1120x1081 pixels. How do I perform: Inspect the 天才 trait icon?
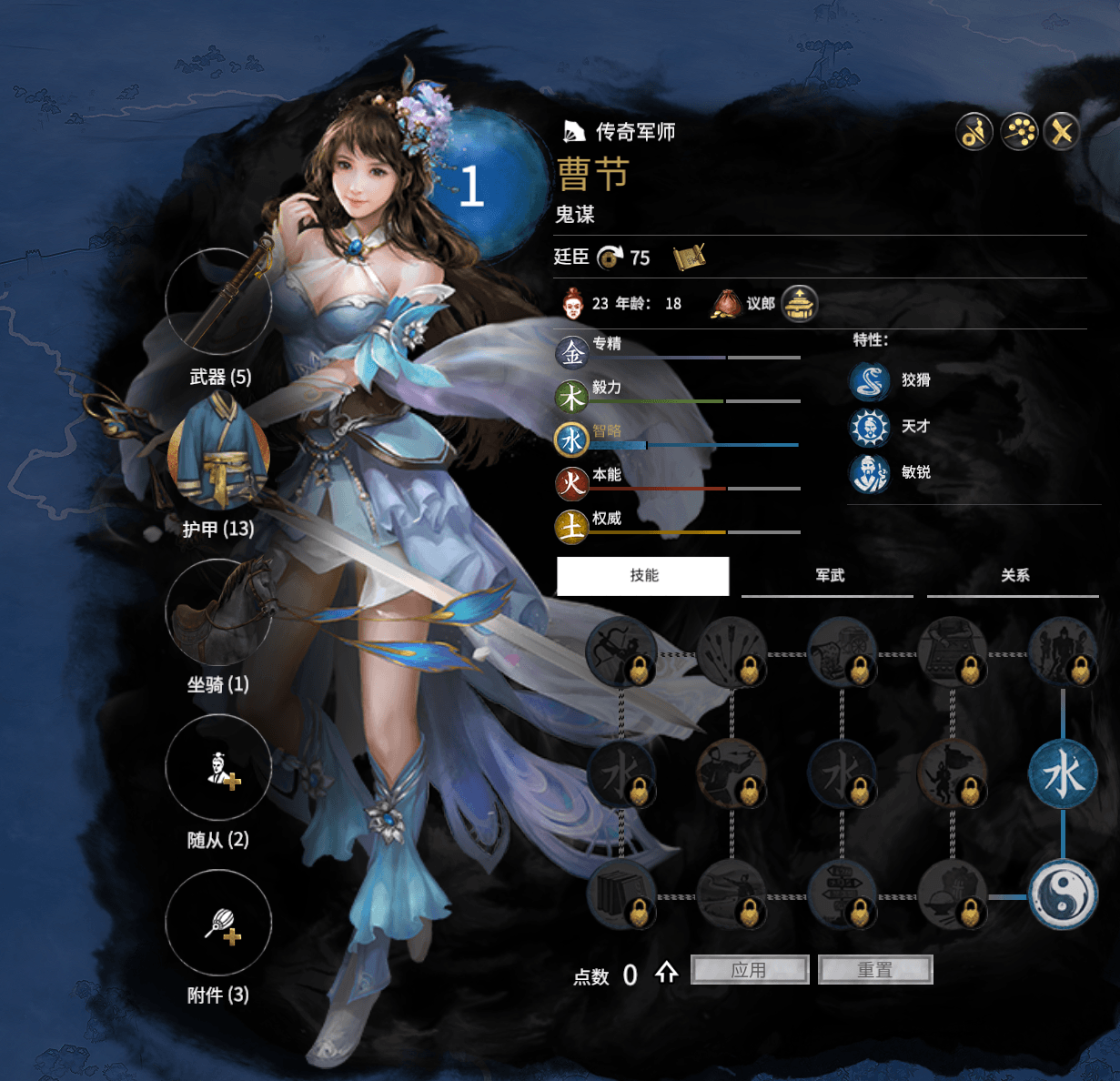[869, 427]
